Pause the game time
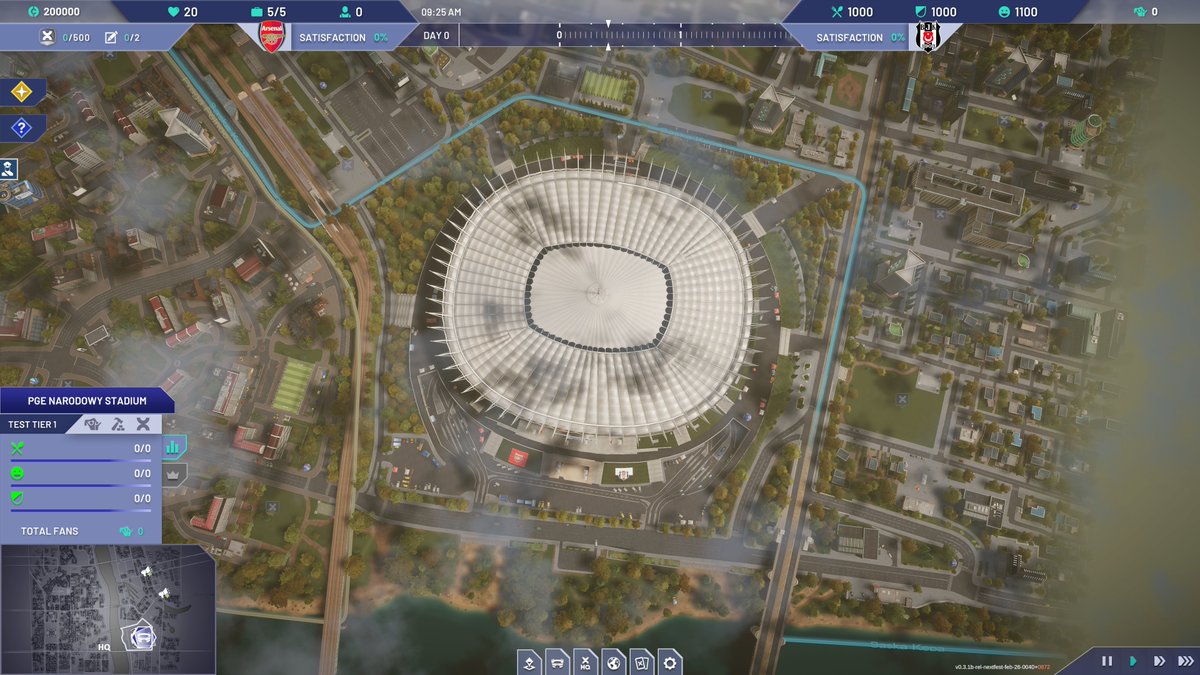The image size is (1200, 675). coord(1107,661)
